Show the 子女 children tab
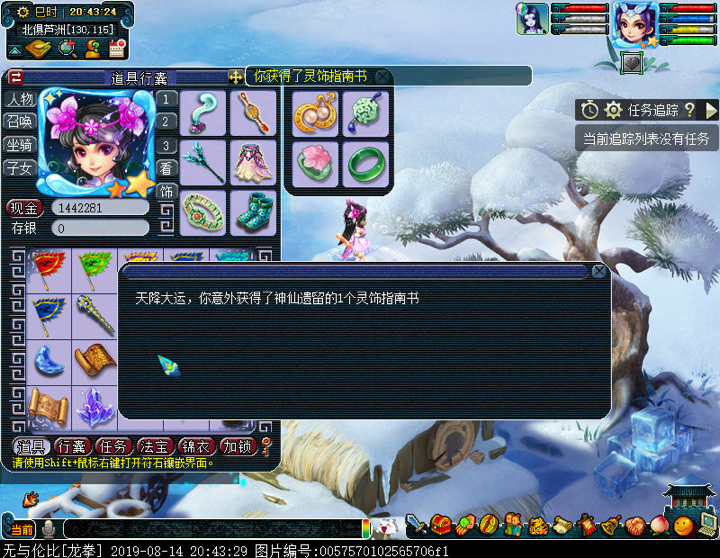 click(x=20, y=168)
